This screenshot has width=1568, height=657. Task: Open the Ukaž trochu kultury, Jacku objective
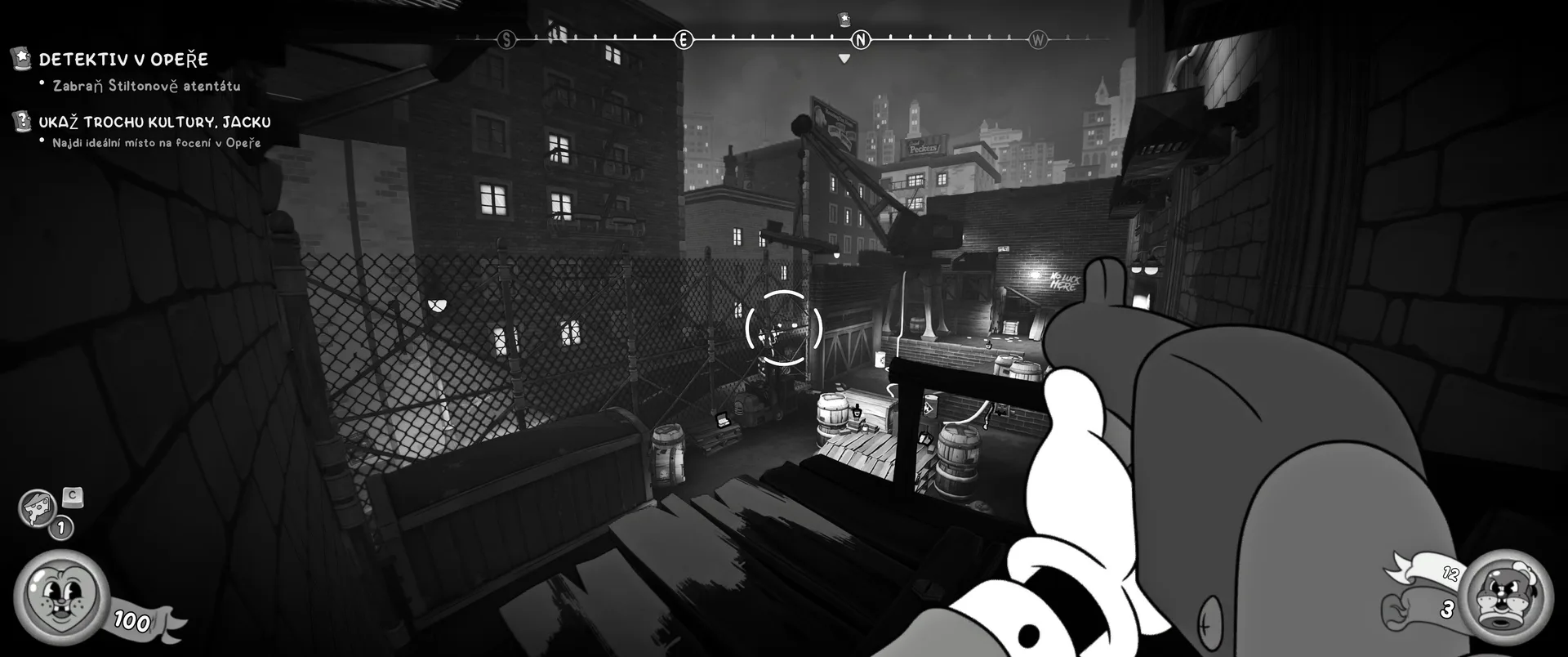point(154,123)
